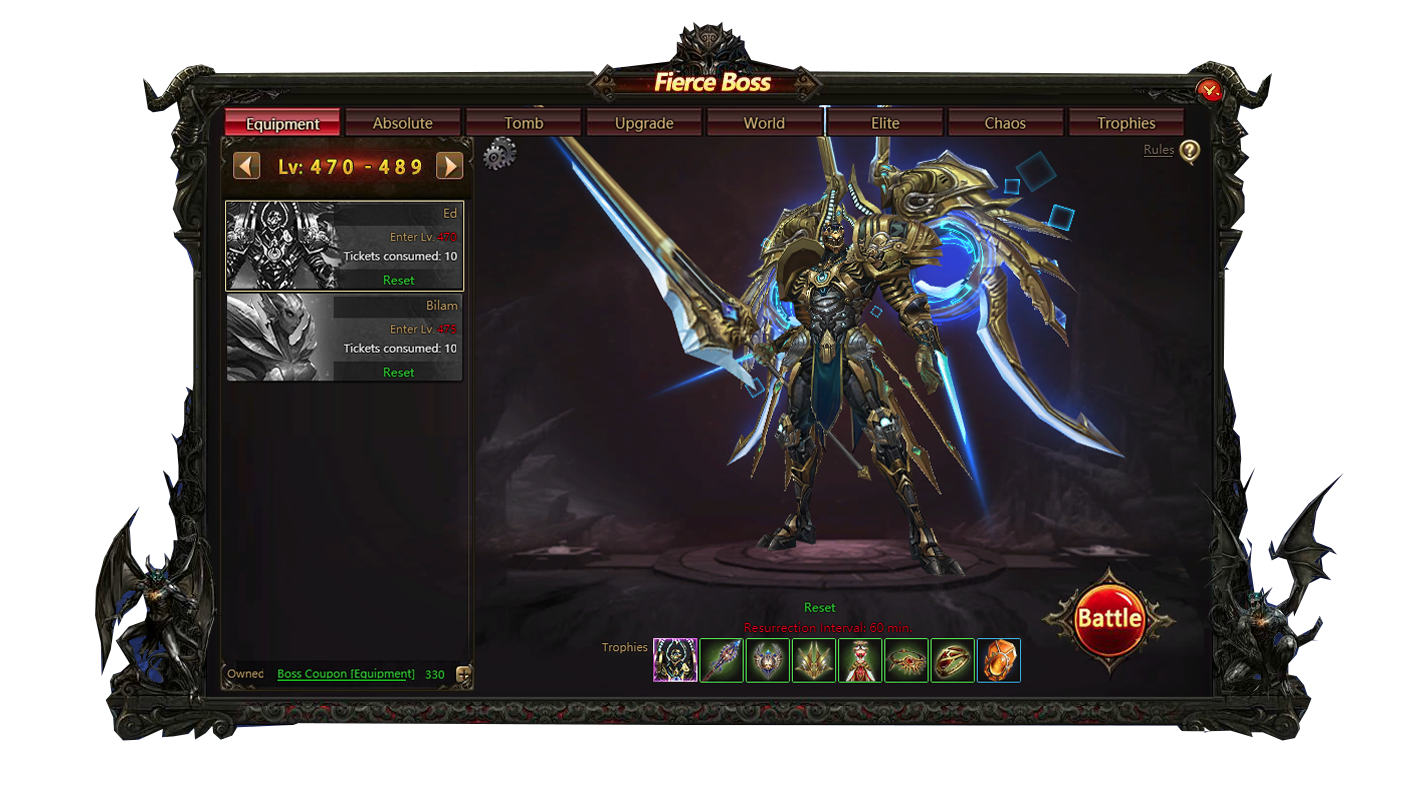
Task: Show the Elite tab
Action: pos(885,123)
